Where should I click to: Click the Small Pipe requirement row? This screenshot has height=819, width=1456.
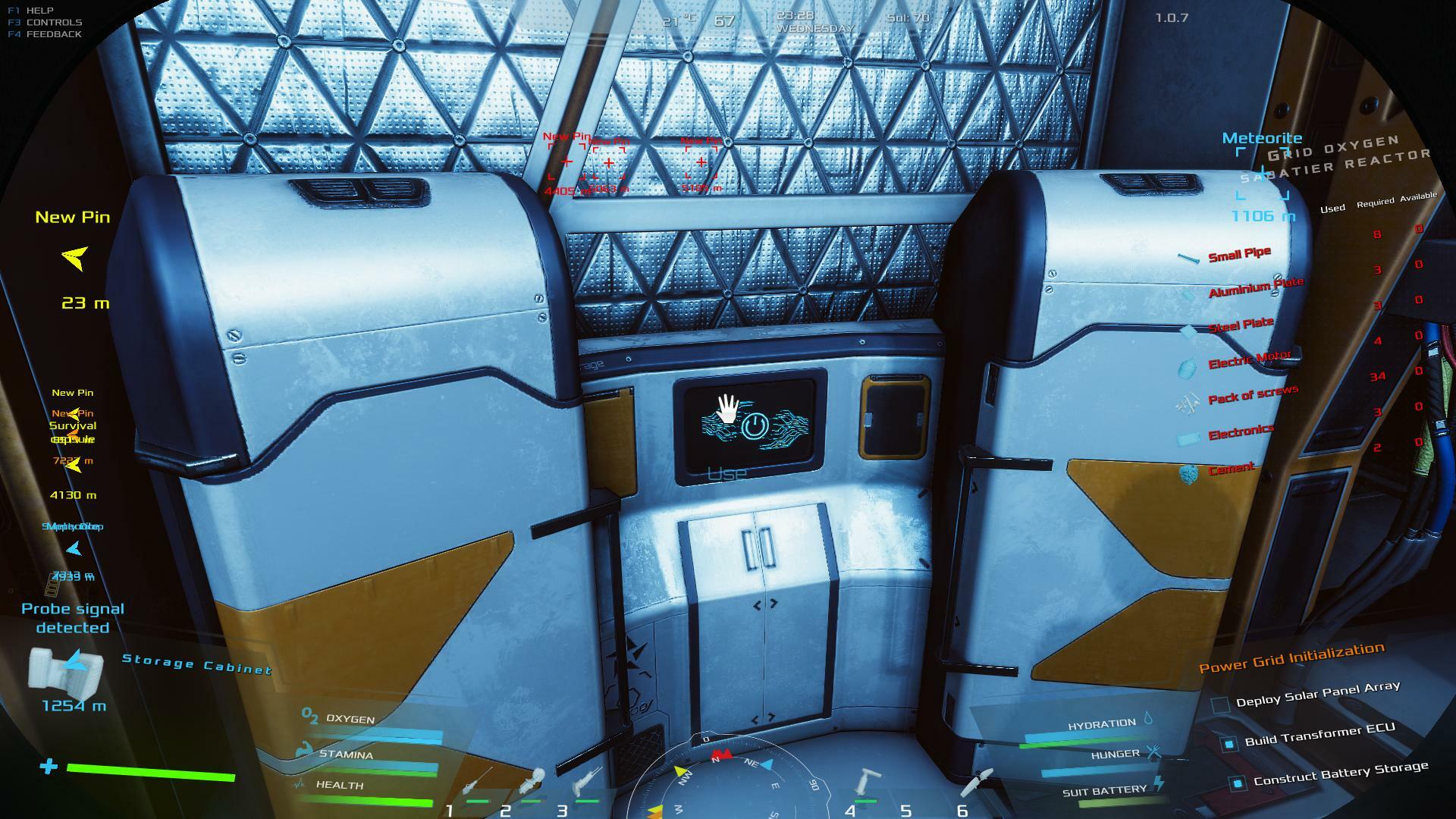1238,255
